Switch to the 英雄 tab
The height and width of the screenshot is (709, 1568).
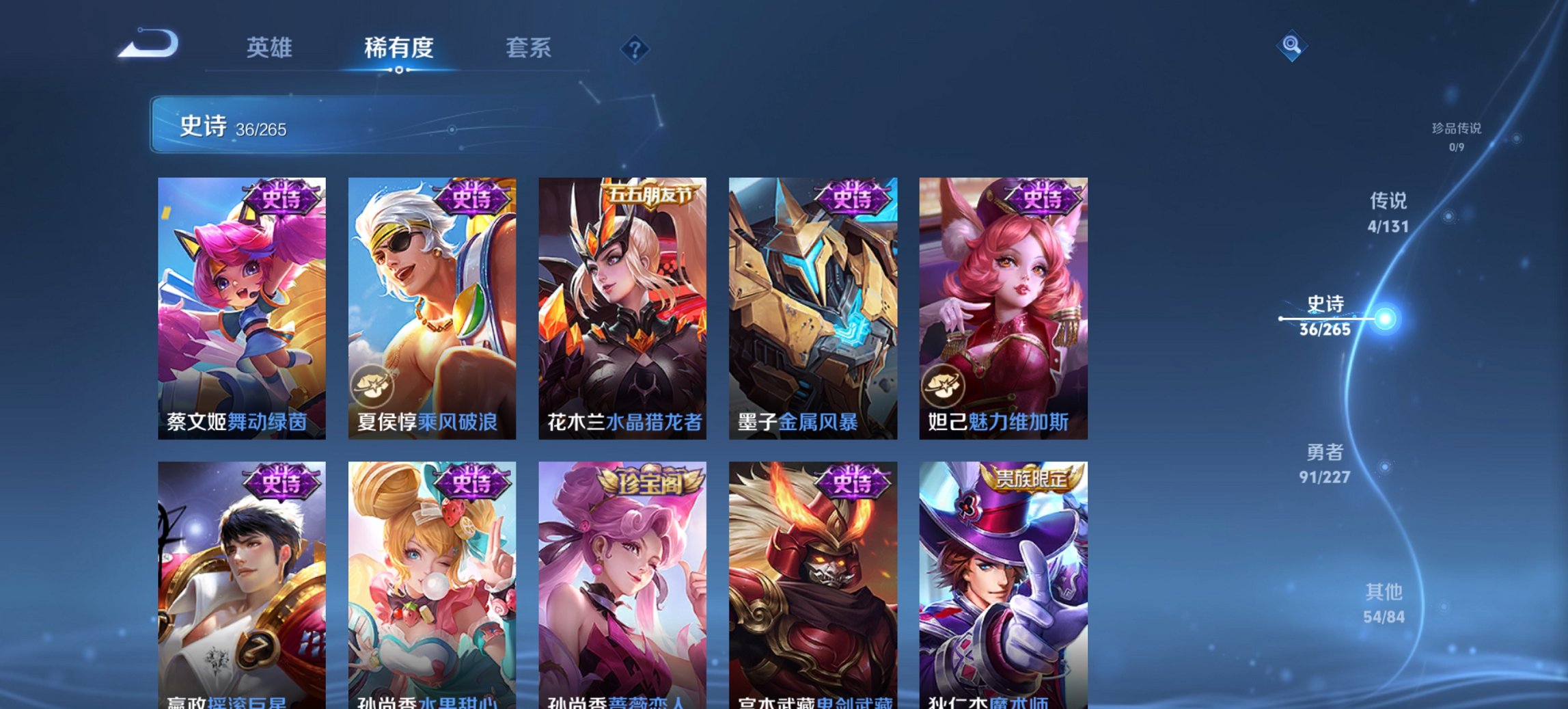pyautogui.click(x=271, y=48)
